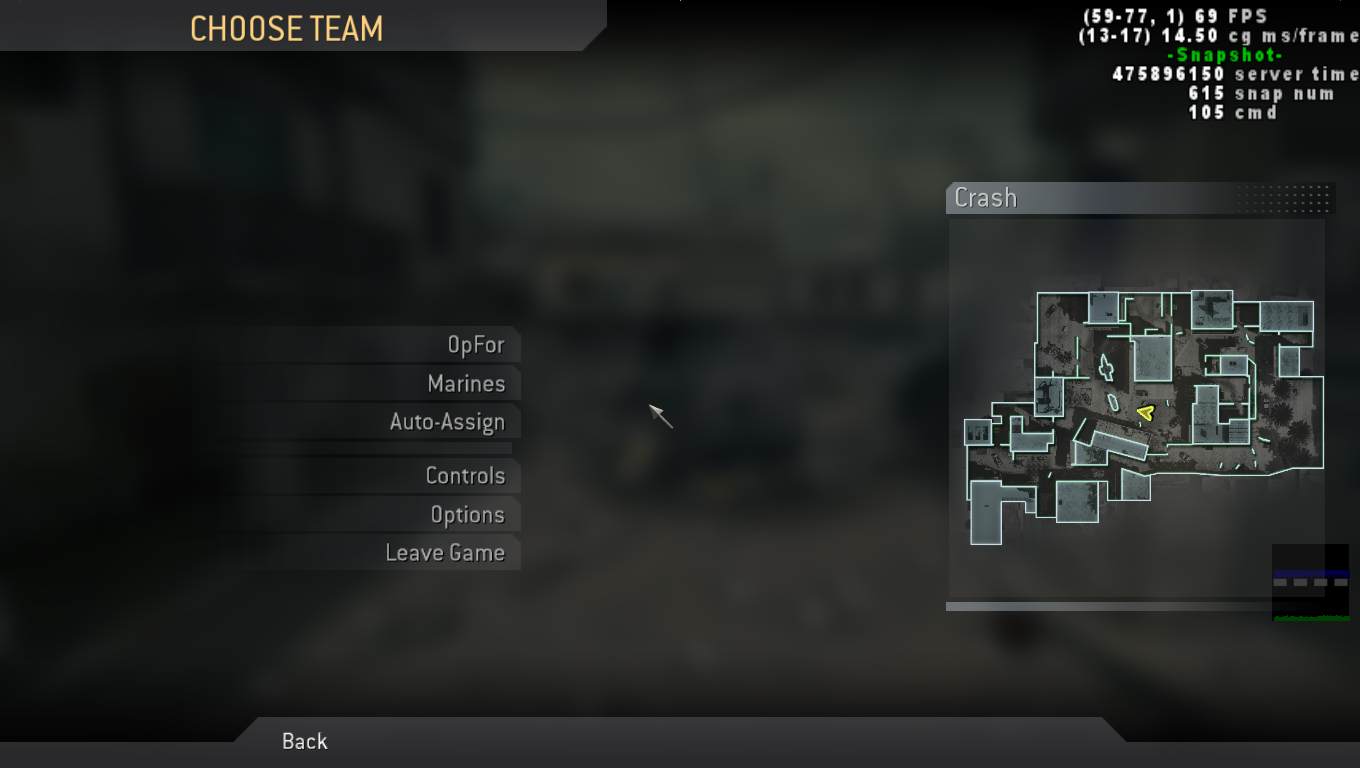Click the lagometer network graph bottom right
The height and width of the screenshot is (768, 1360).
click(x=1311, y=583)
